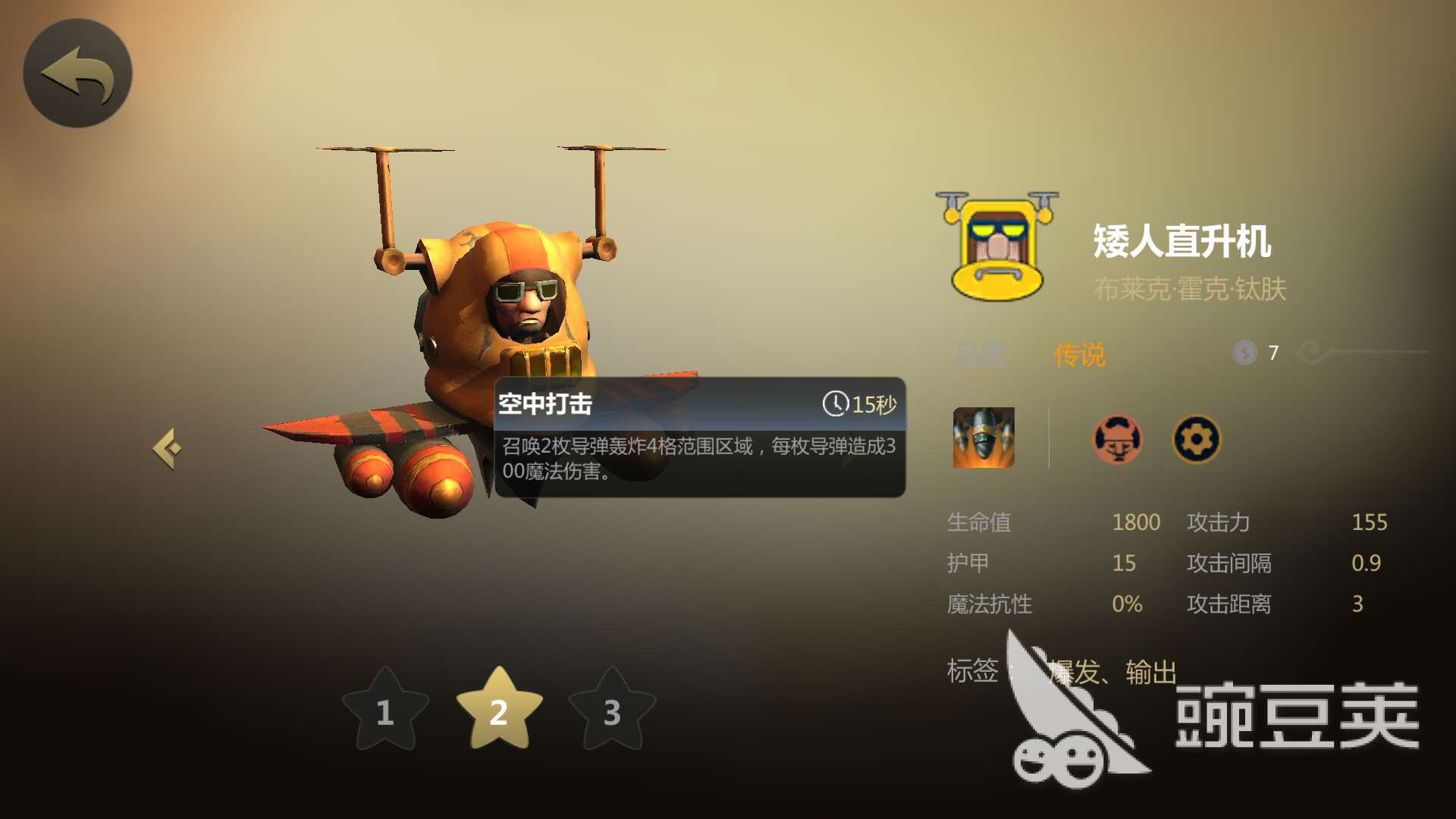View the dwarf race icon

point(1117,439)
